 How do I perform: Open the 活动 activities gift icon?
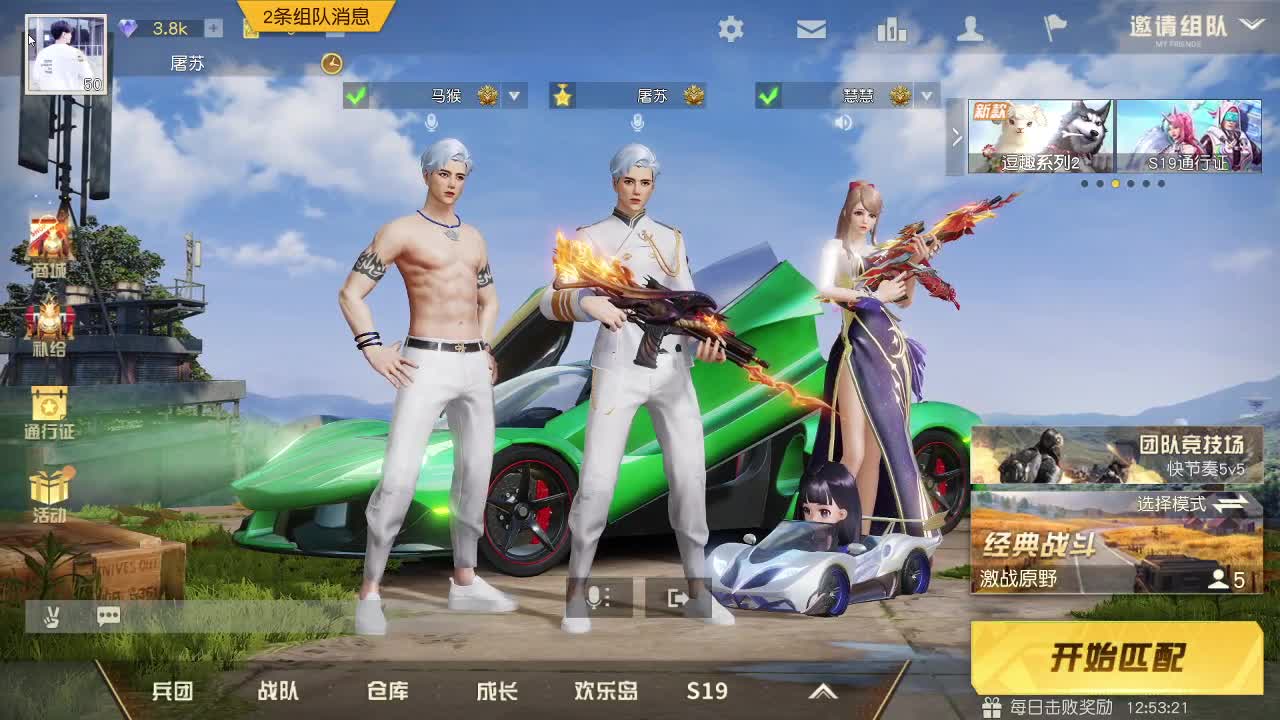(46, 490)
